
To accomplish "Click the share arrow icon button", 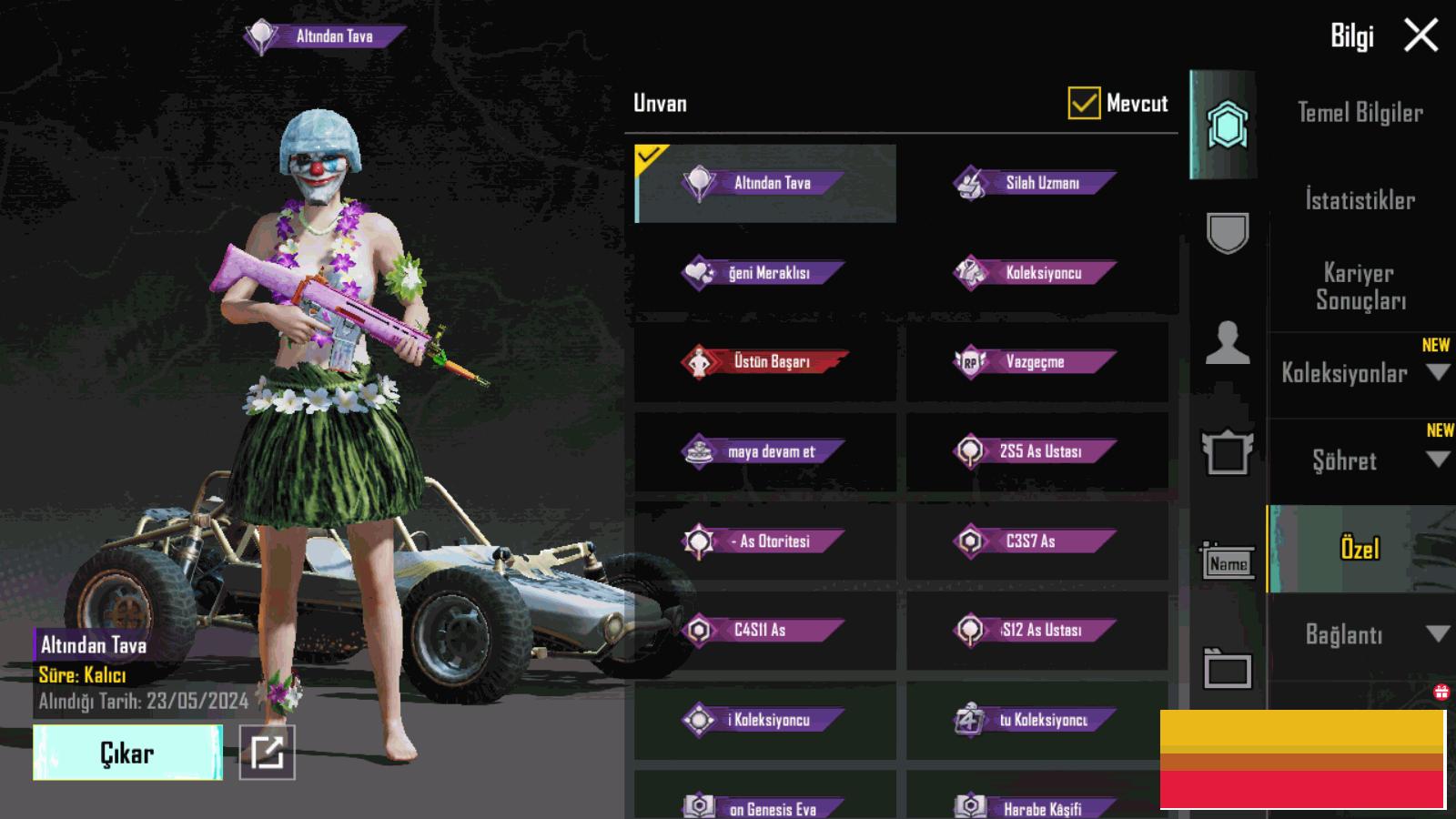I will 268,753.
